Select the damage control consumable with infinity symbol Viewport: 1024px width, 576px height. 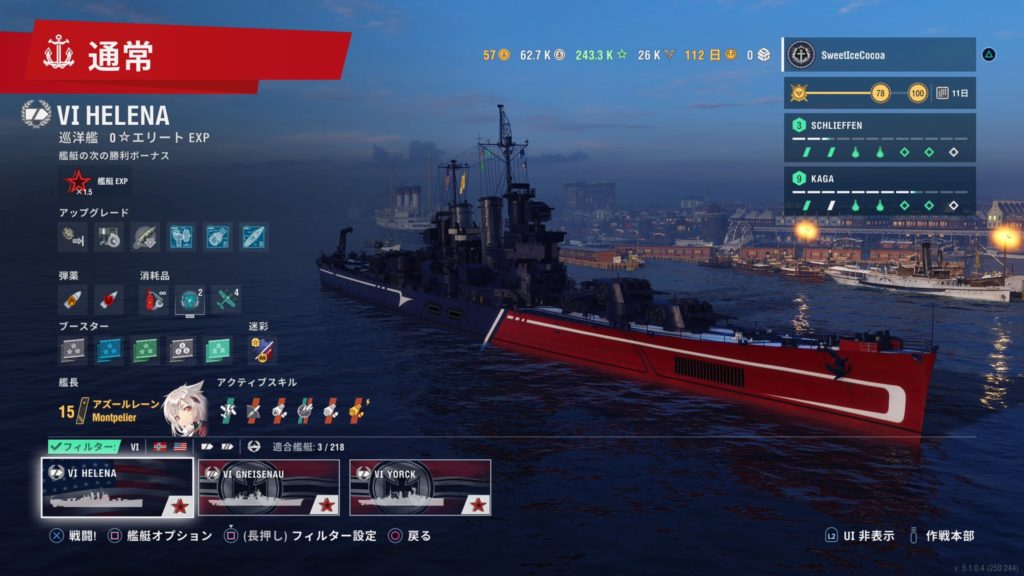155,298
